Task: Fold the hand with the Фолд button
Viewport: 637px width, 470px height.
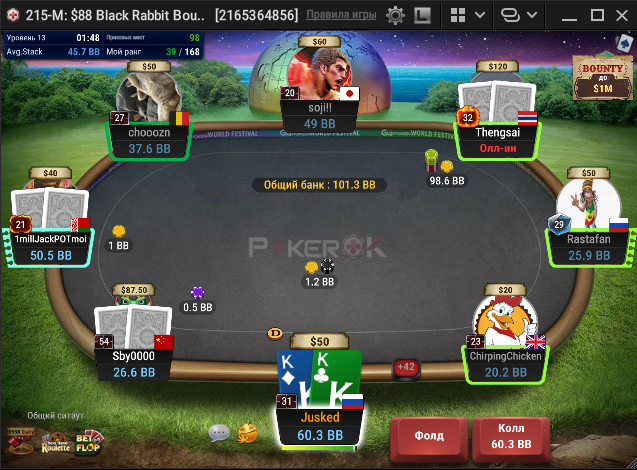Action: 428,436
